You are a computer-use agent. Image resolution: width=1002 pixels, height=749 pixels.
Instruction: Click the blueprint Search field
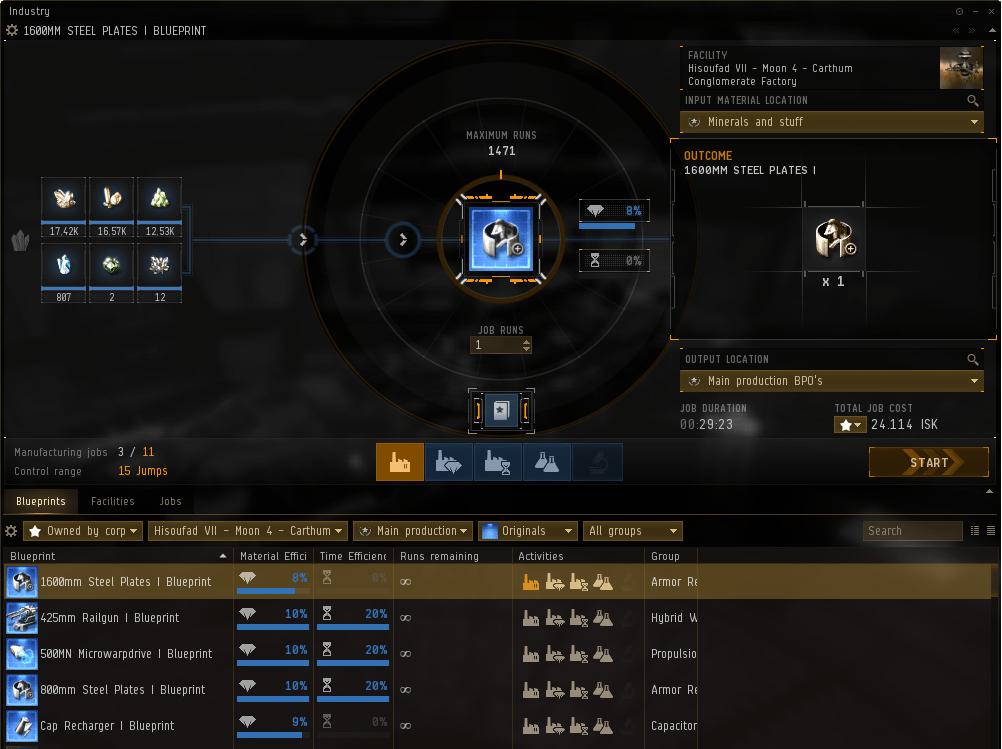point(911,531)
